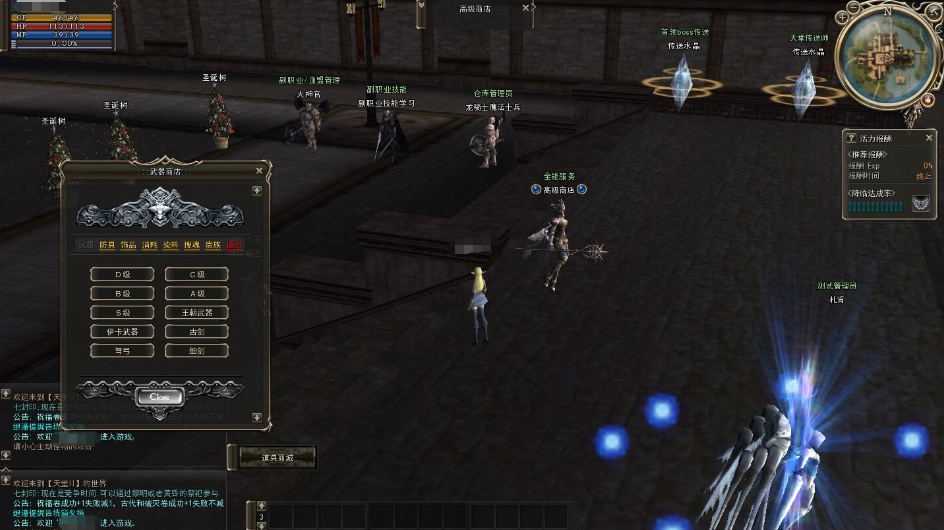Select the S级 weapons button
Screen dimensions: 944x530
122,312
